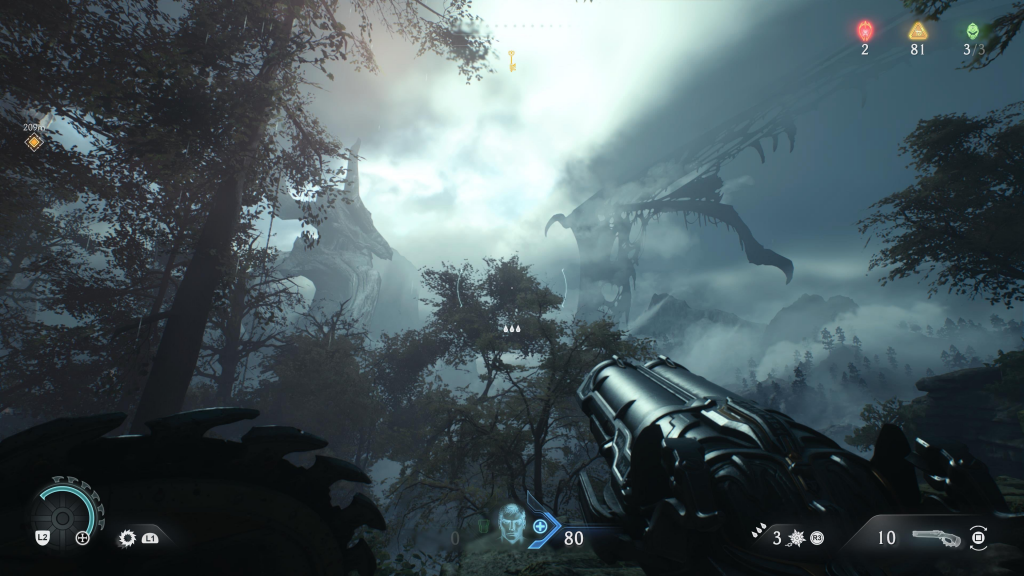Select the orange diamond waypoint marker
The image size is (1024, 576).
[x=33, y=143]
